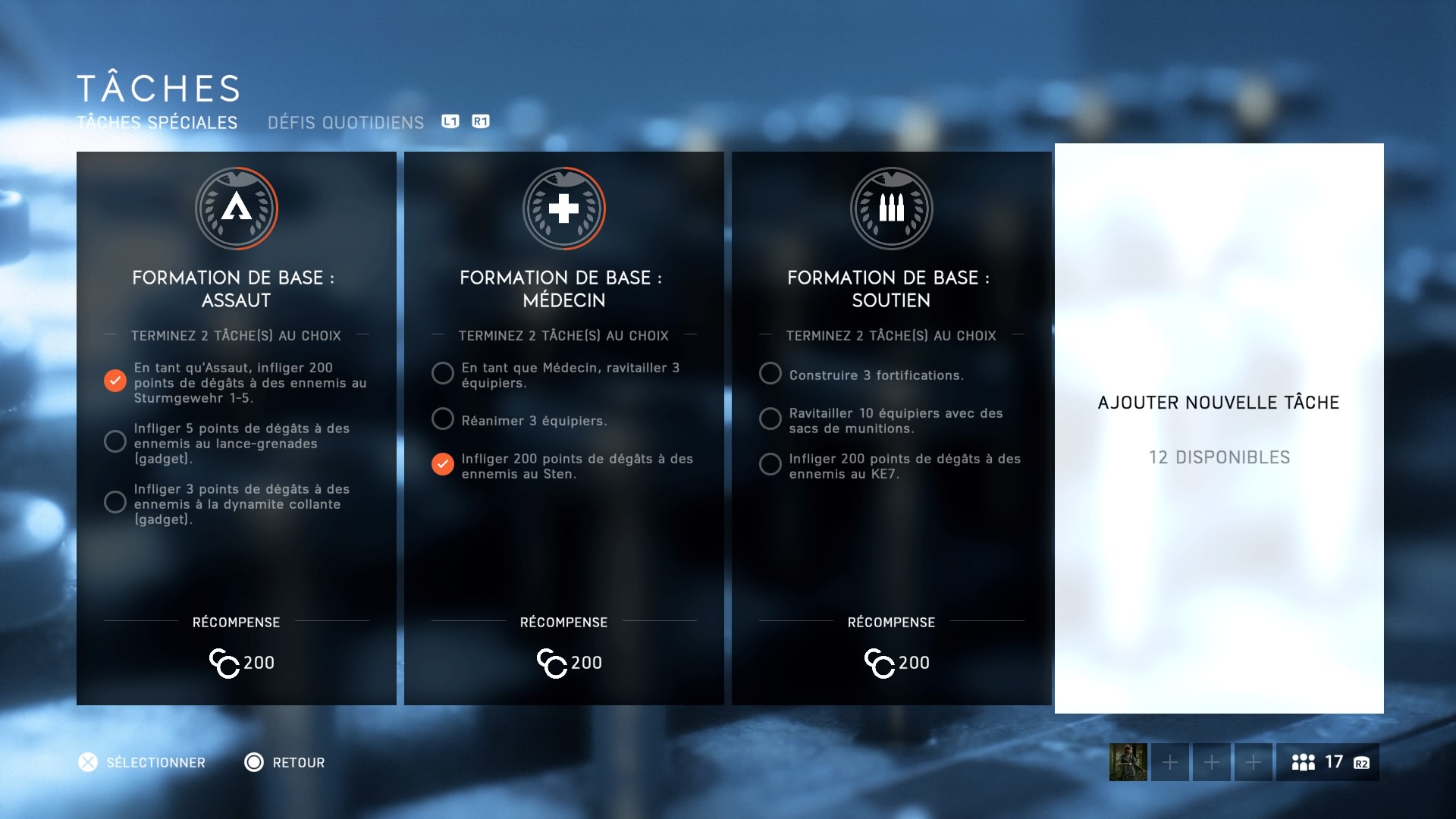1456x819 pixels.
Task: Click the squad member portrait thumbnail
Action: point(1128,762)
